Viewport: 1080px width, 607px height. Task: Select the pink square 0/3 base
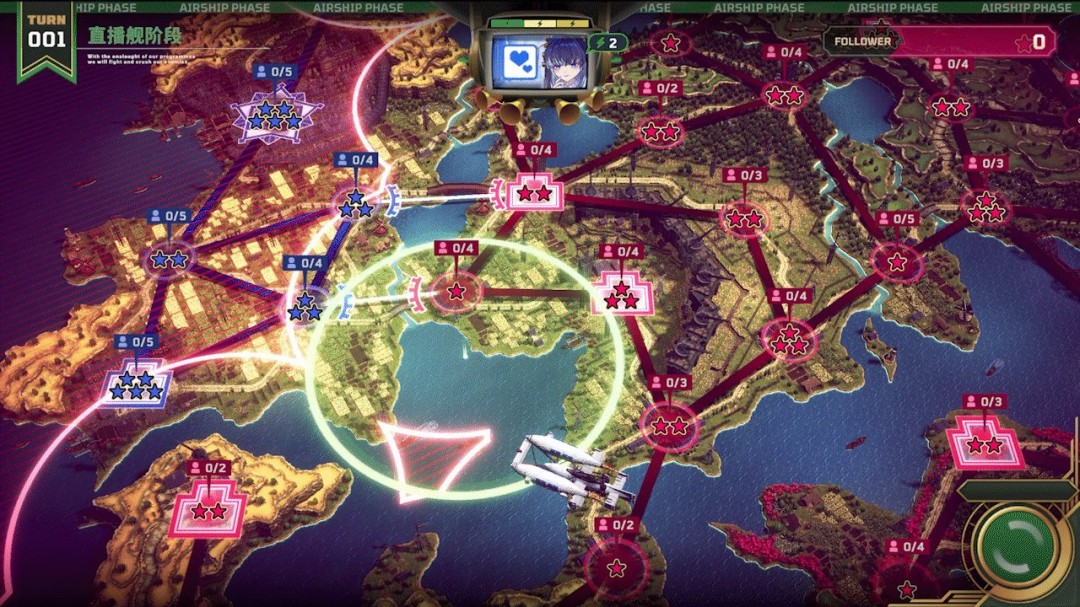985,444
